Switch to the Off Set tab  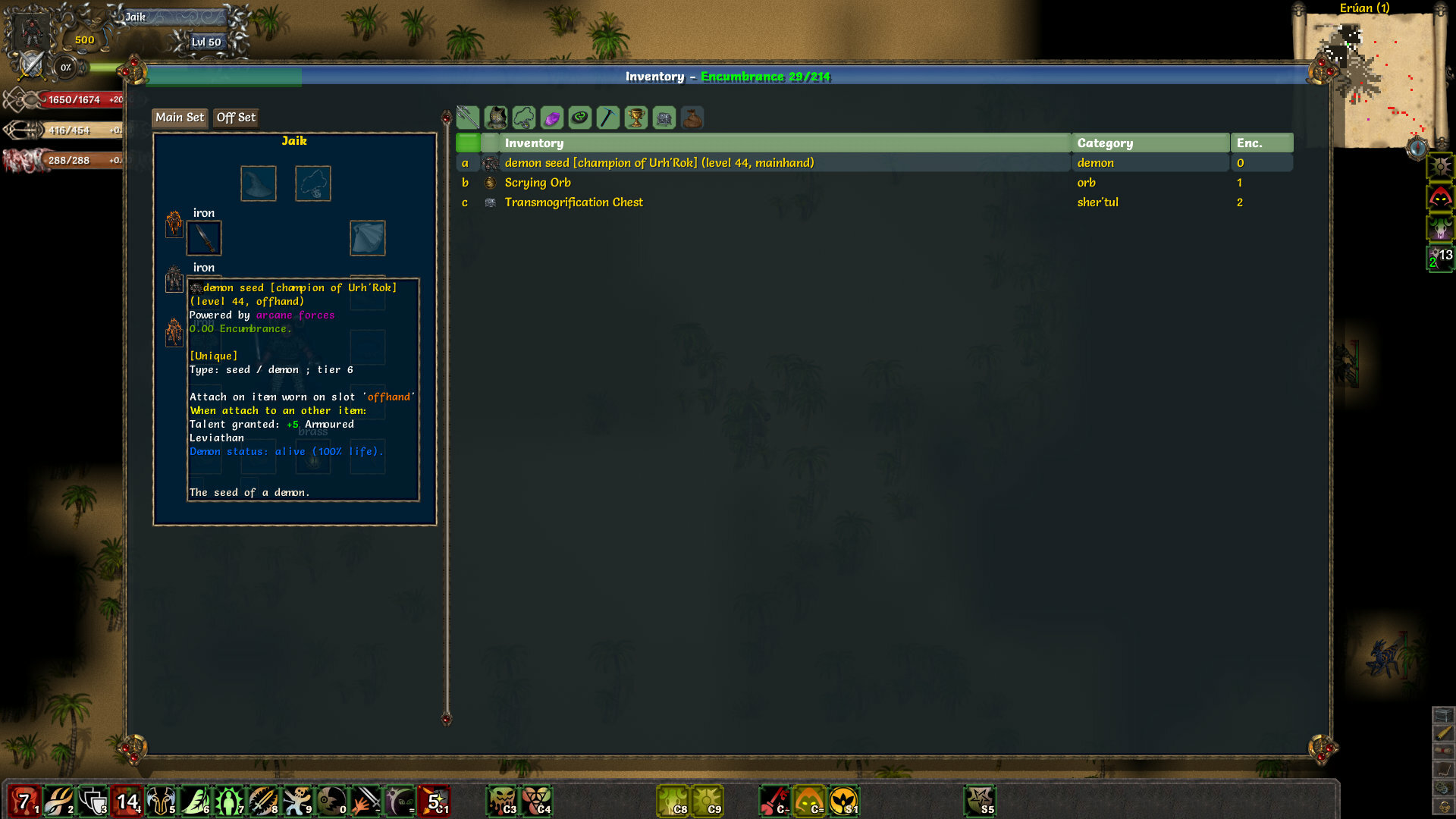pos(235,118)
